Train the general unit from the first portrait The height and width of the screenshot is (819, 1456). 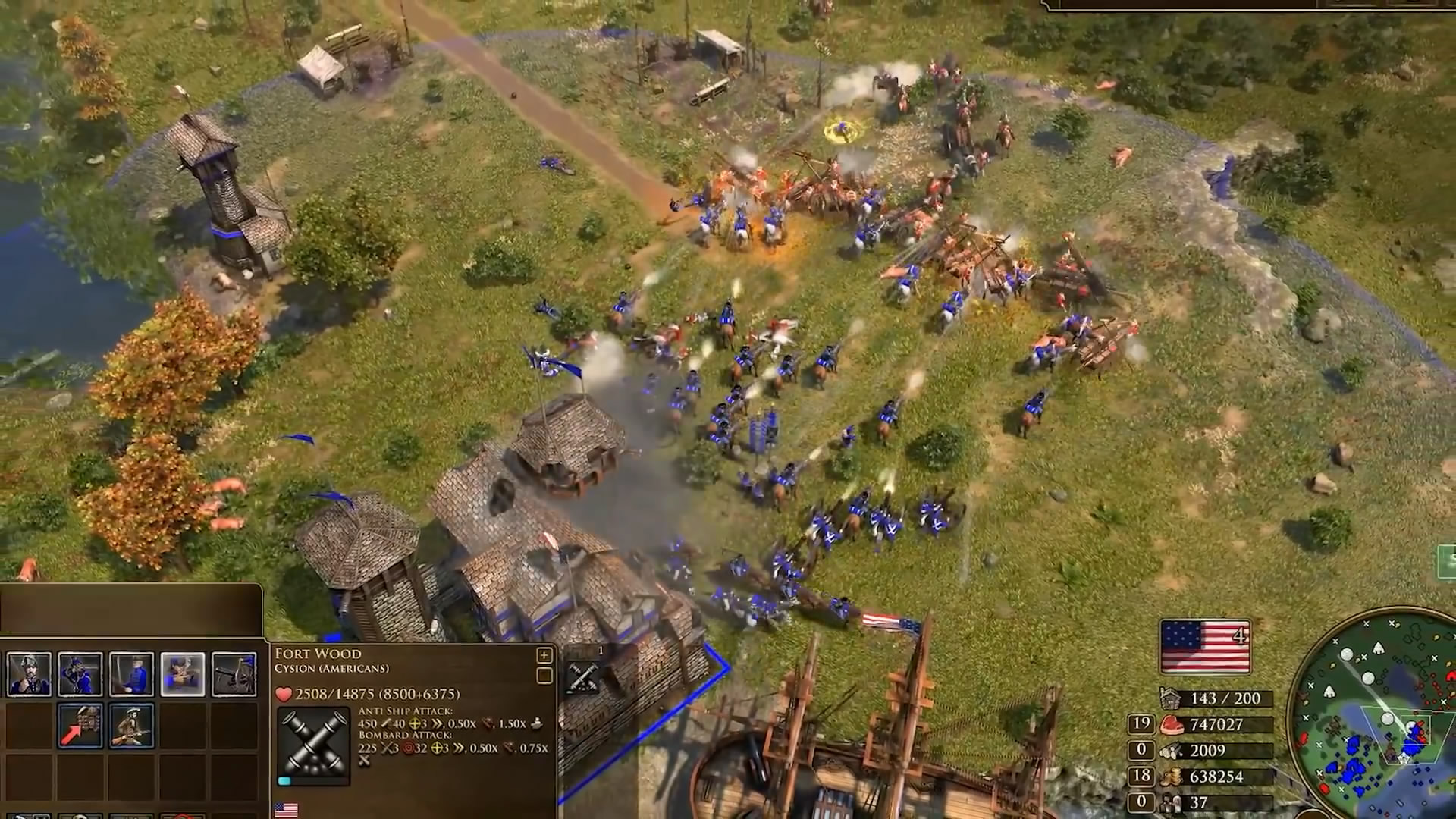pos(29,674)
